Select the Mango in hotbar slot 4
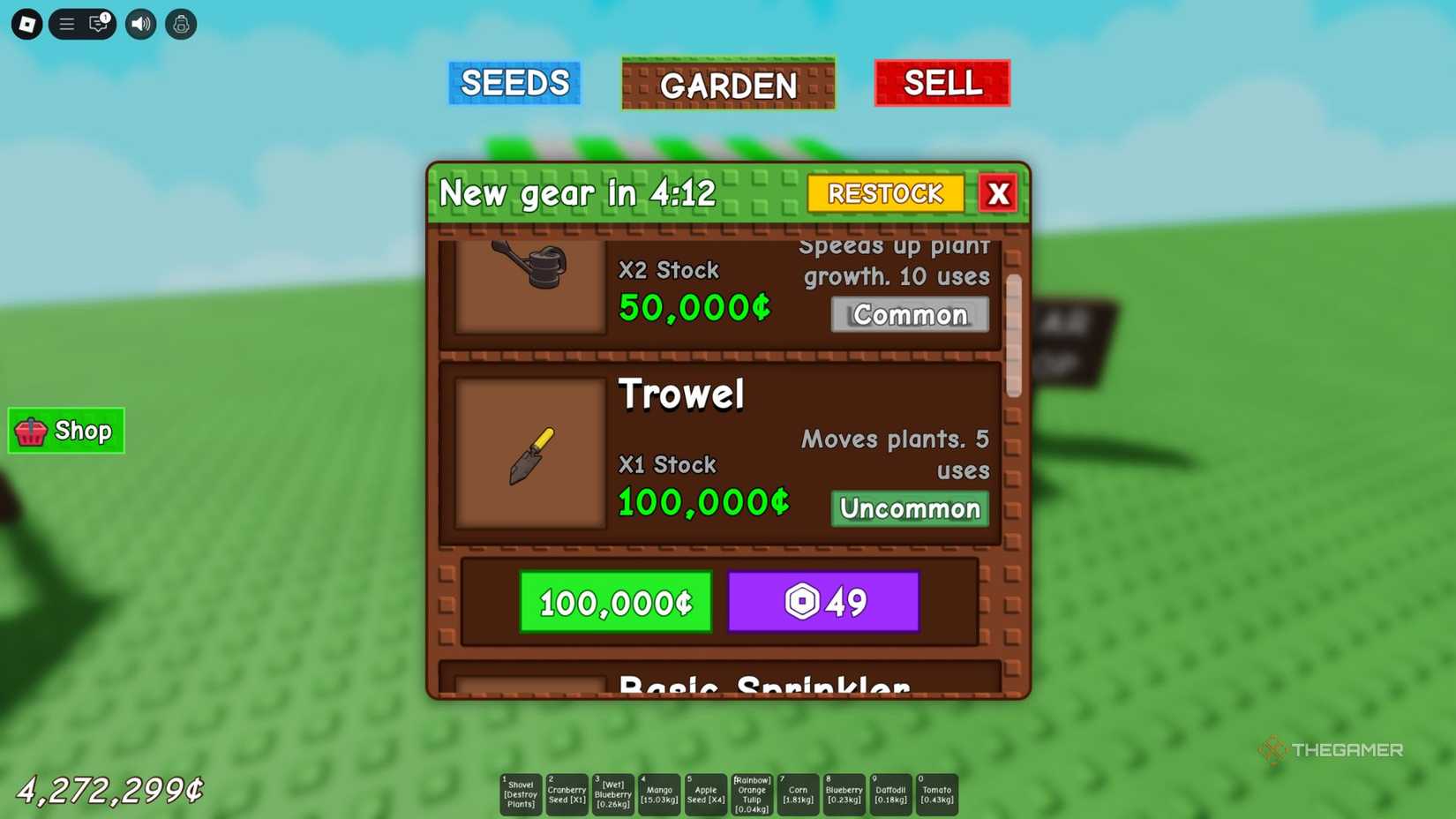 660,794
